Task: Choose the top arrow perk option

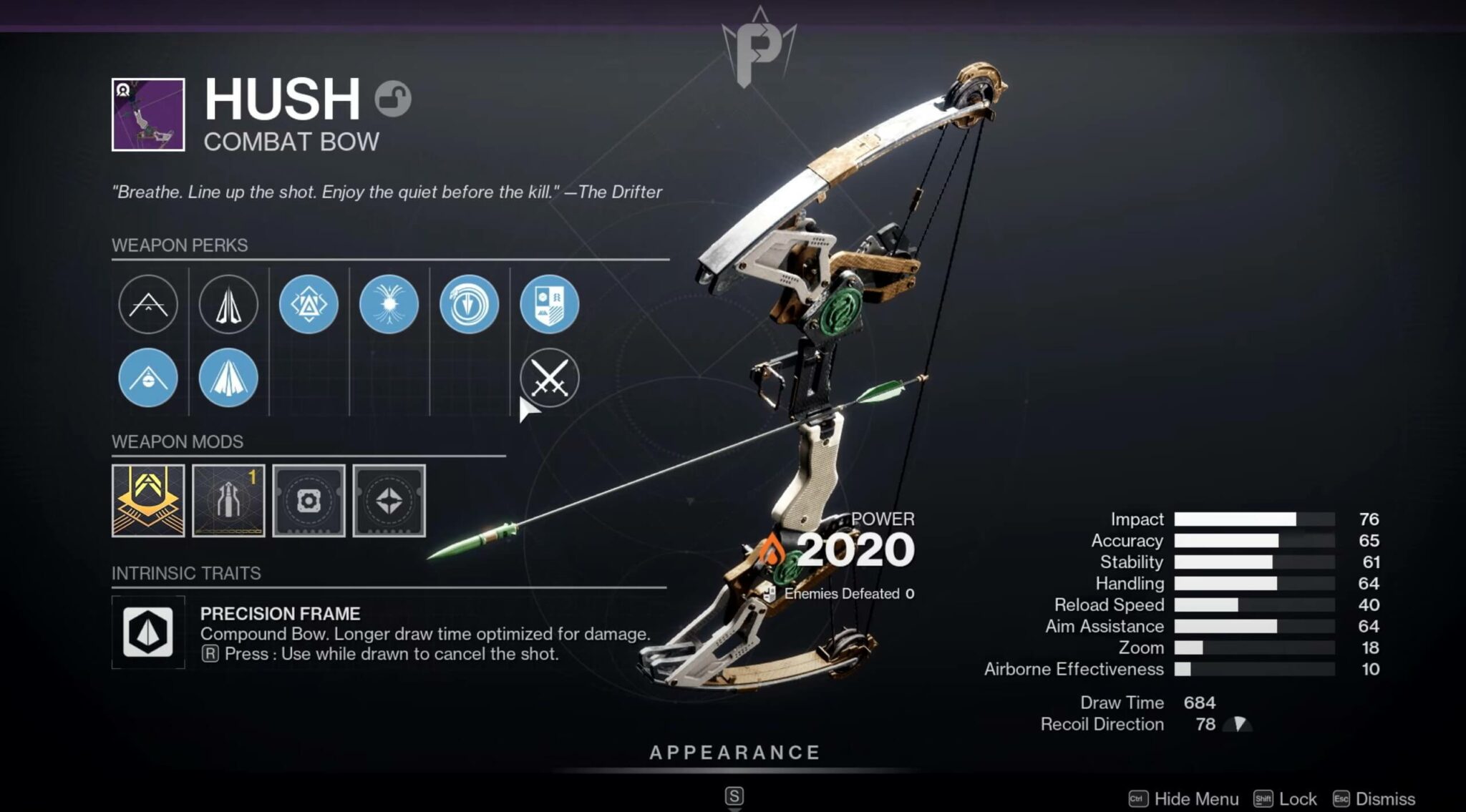Action: (x=228, y=303)
